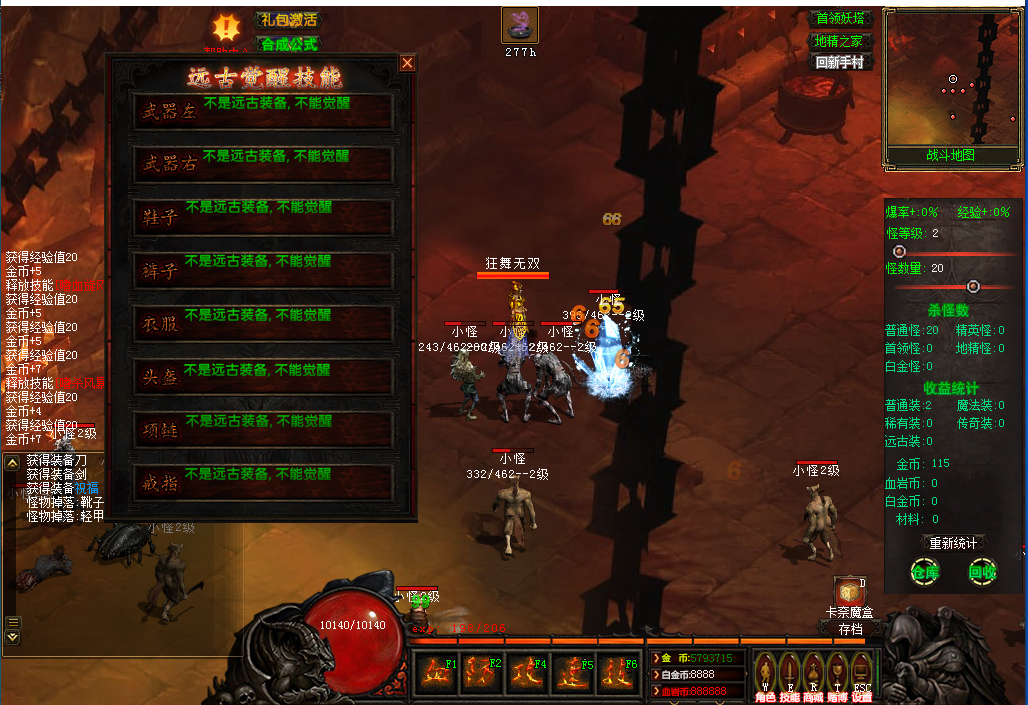This screenshot has width=1028, height=705.
Task: Click 重新统计 to reset statistics
Action: click(x=952, y=543)
